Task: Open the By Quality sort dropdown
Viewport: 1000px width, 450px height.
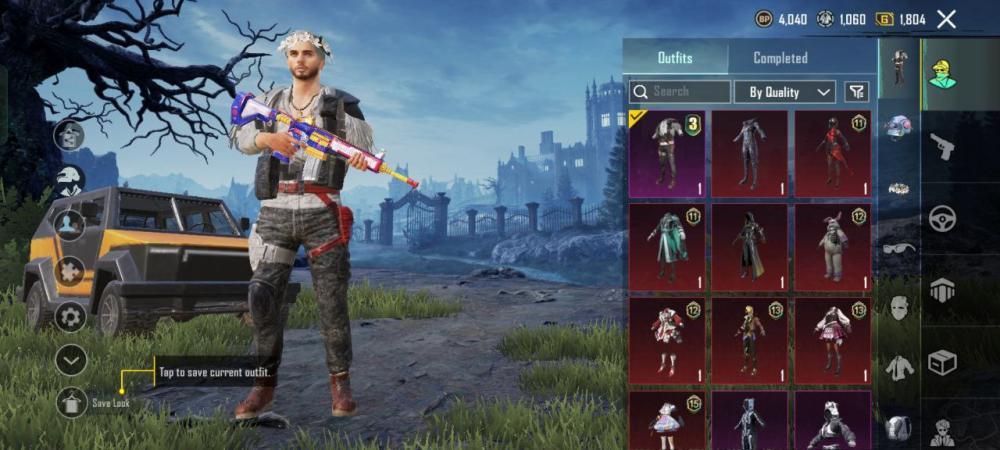Action: point(785,92)
